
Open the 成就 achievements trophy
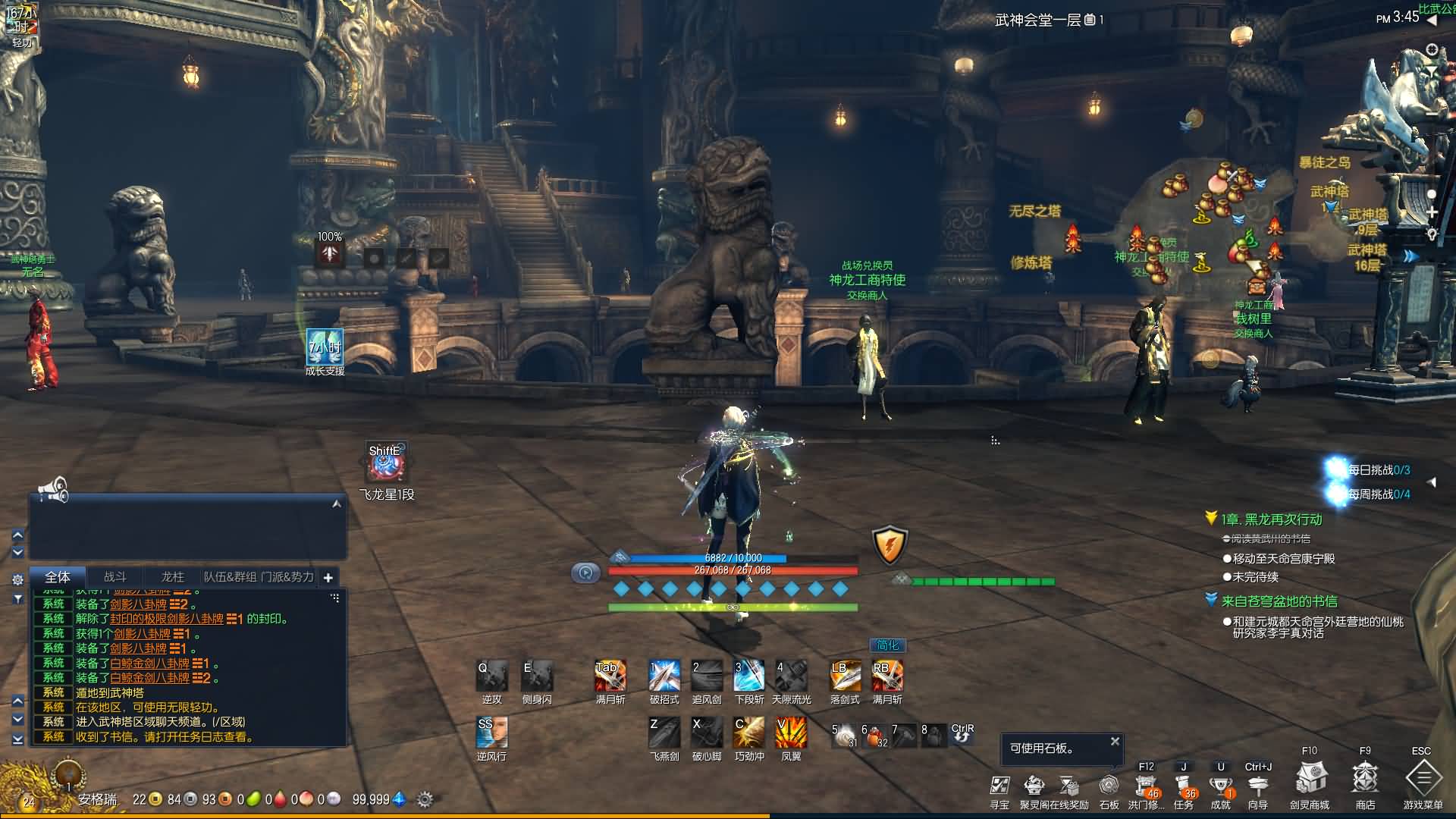1220,785
